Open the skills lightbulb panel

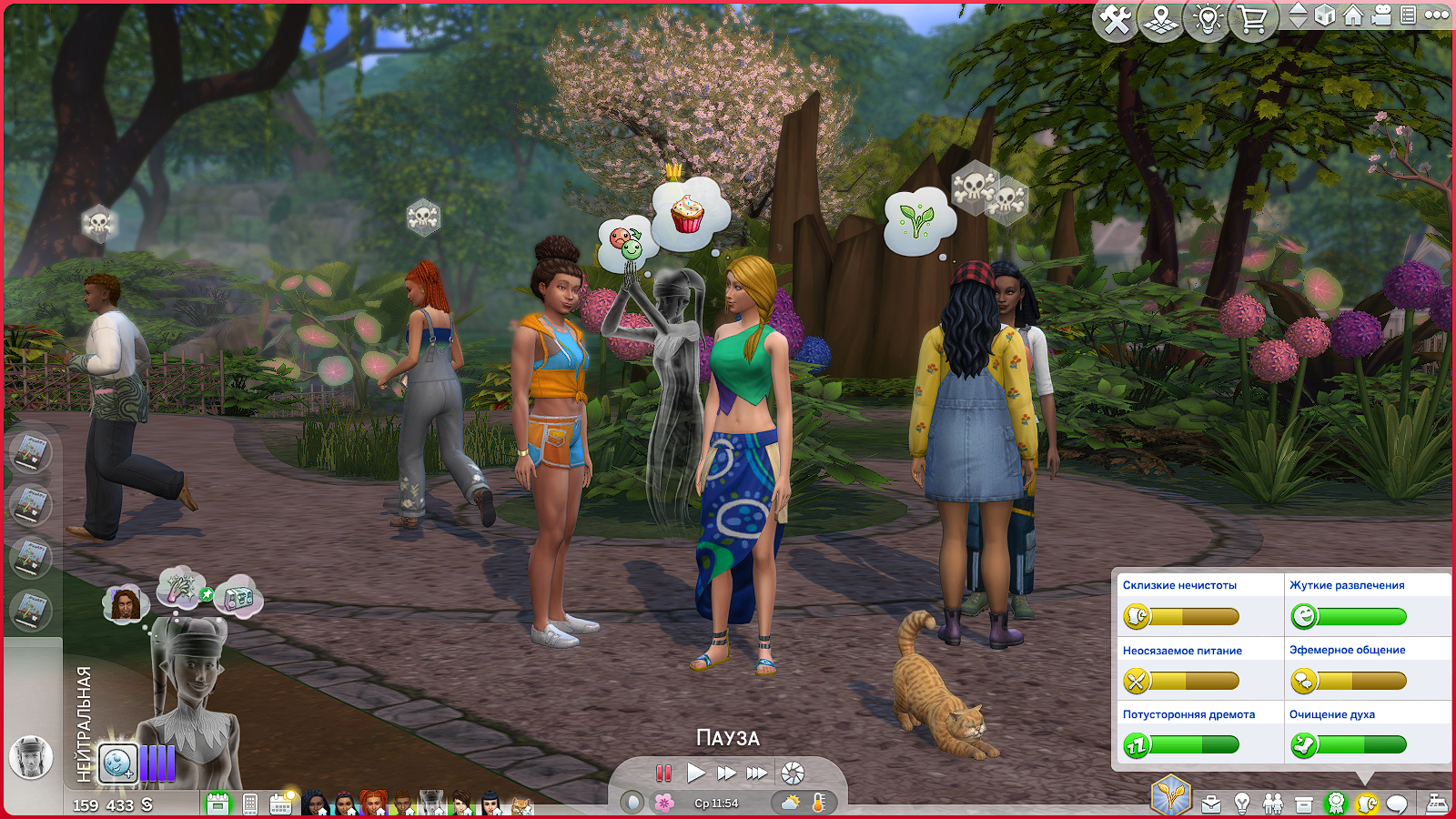coord(1242,804)
